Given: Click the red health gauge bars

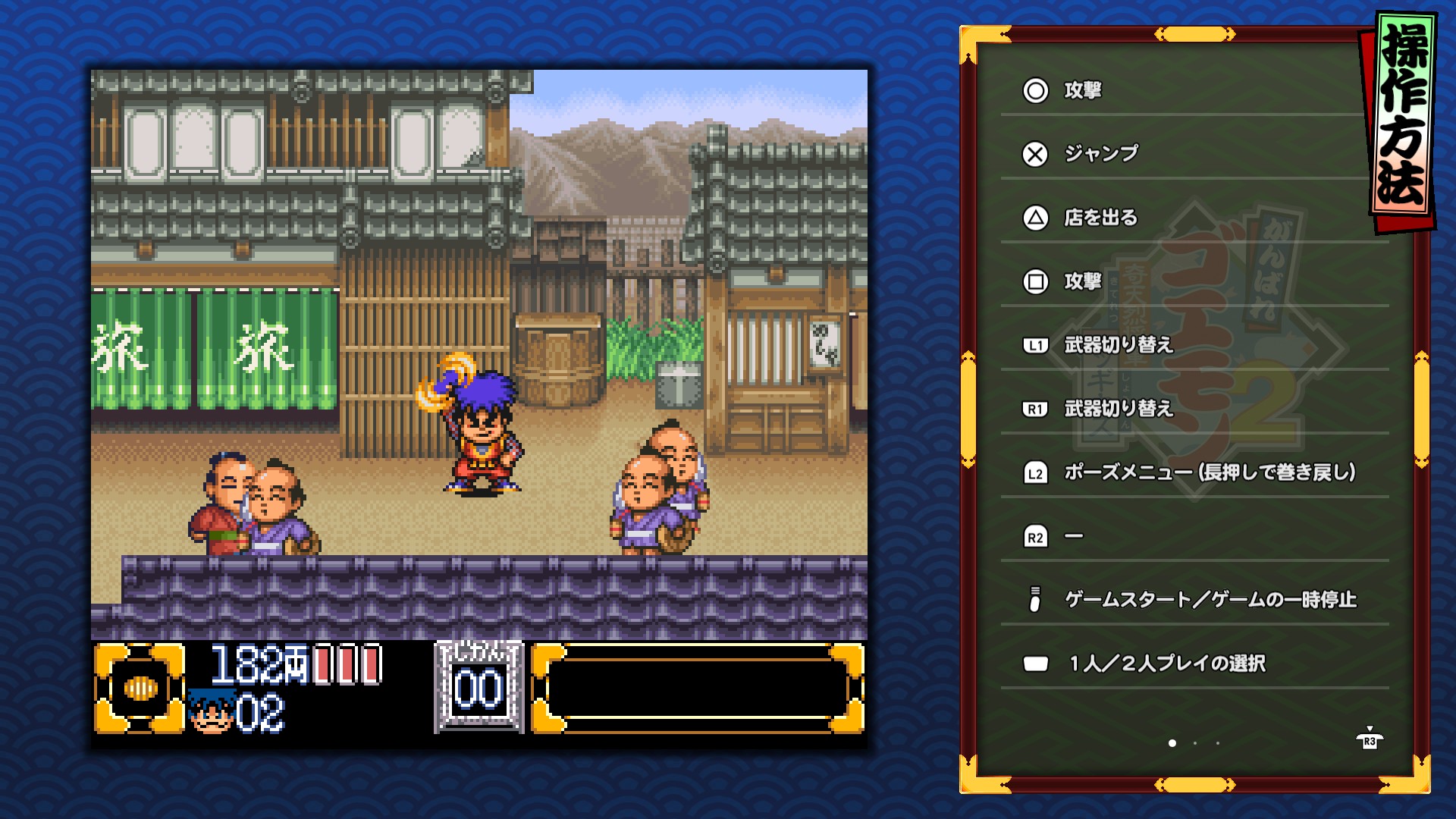Looking at the screenshot, I should pyautogui.click(x=349, y=663).
